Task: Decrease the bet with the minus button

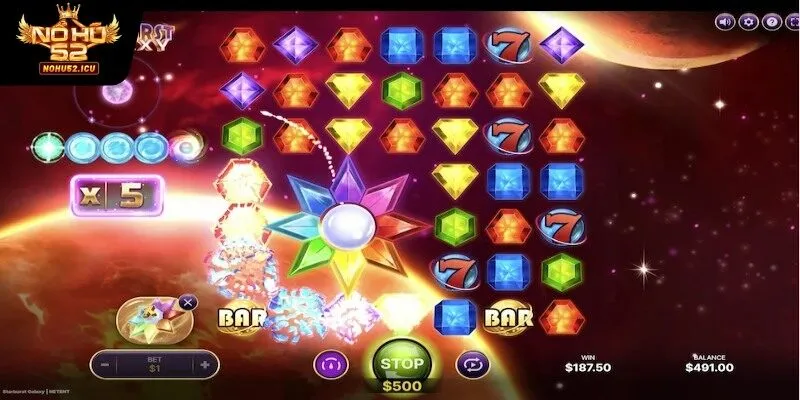Action: click(x=104, y=365)
